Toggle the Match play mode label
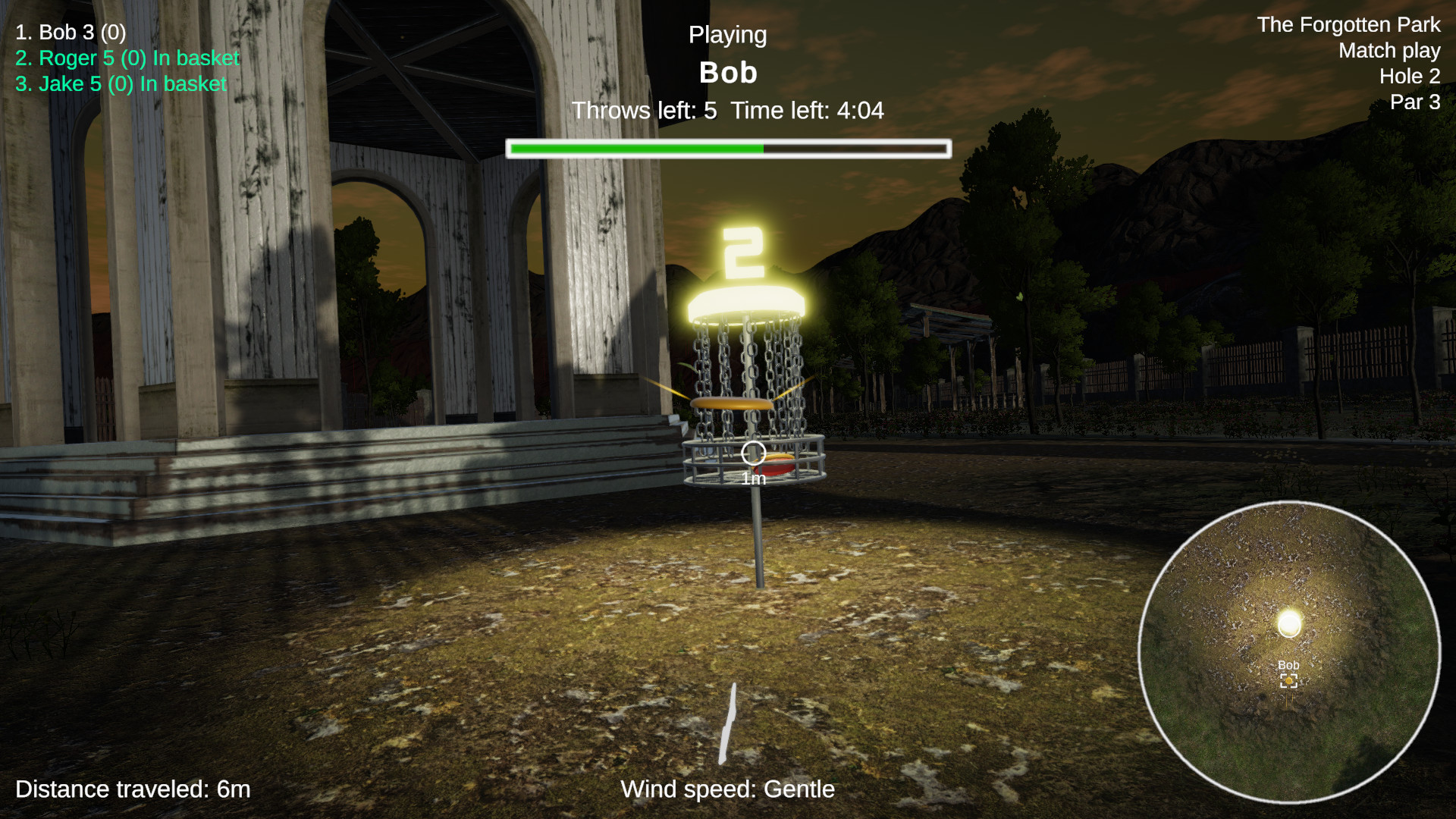This screenshot has width=1456, height=819. (x=1390, y=51)
